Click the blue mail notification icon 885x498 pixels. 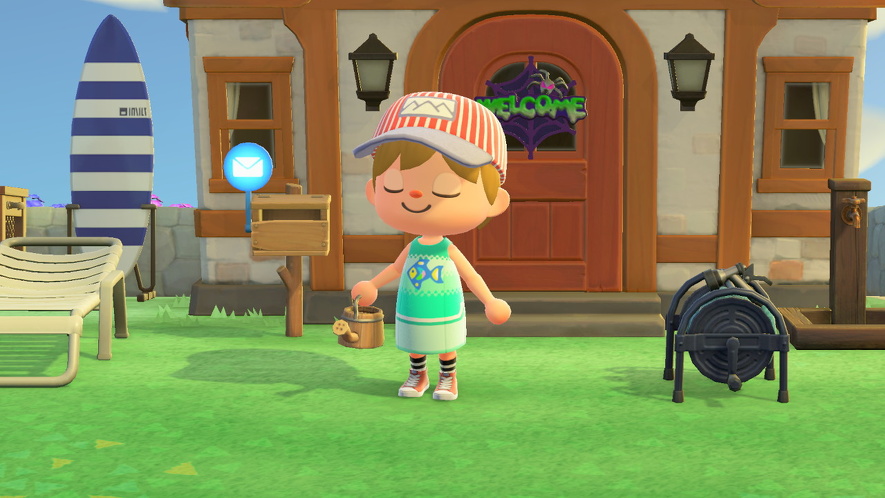[x=248, y=167]
